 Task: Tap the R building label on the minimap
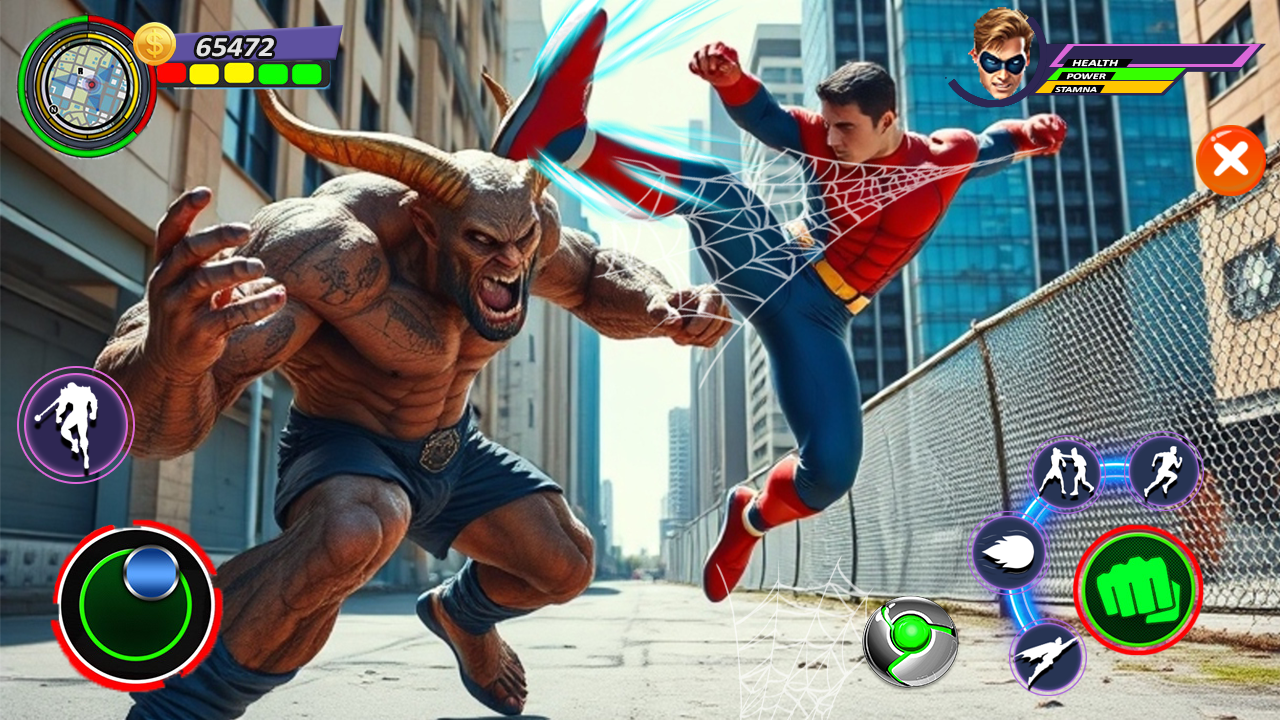(80, 71)
